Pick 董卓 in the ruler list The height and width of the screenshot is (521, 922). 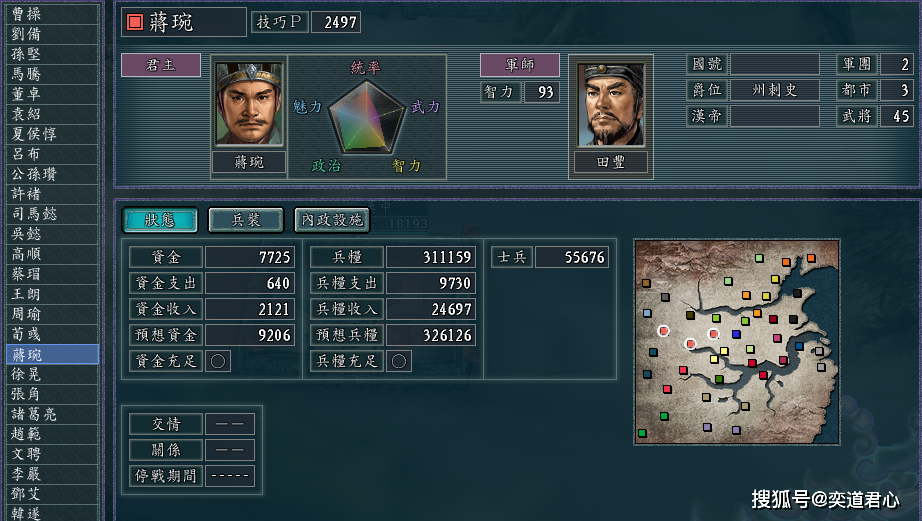pos(50,93)
